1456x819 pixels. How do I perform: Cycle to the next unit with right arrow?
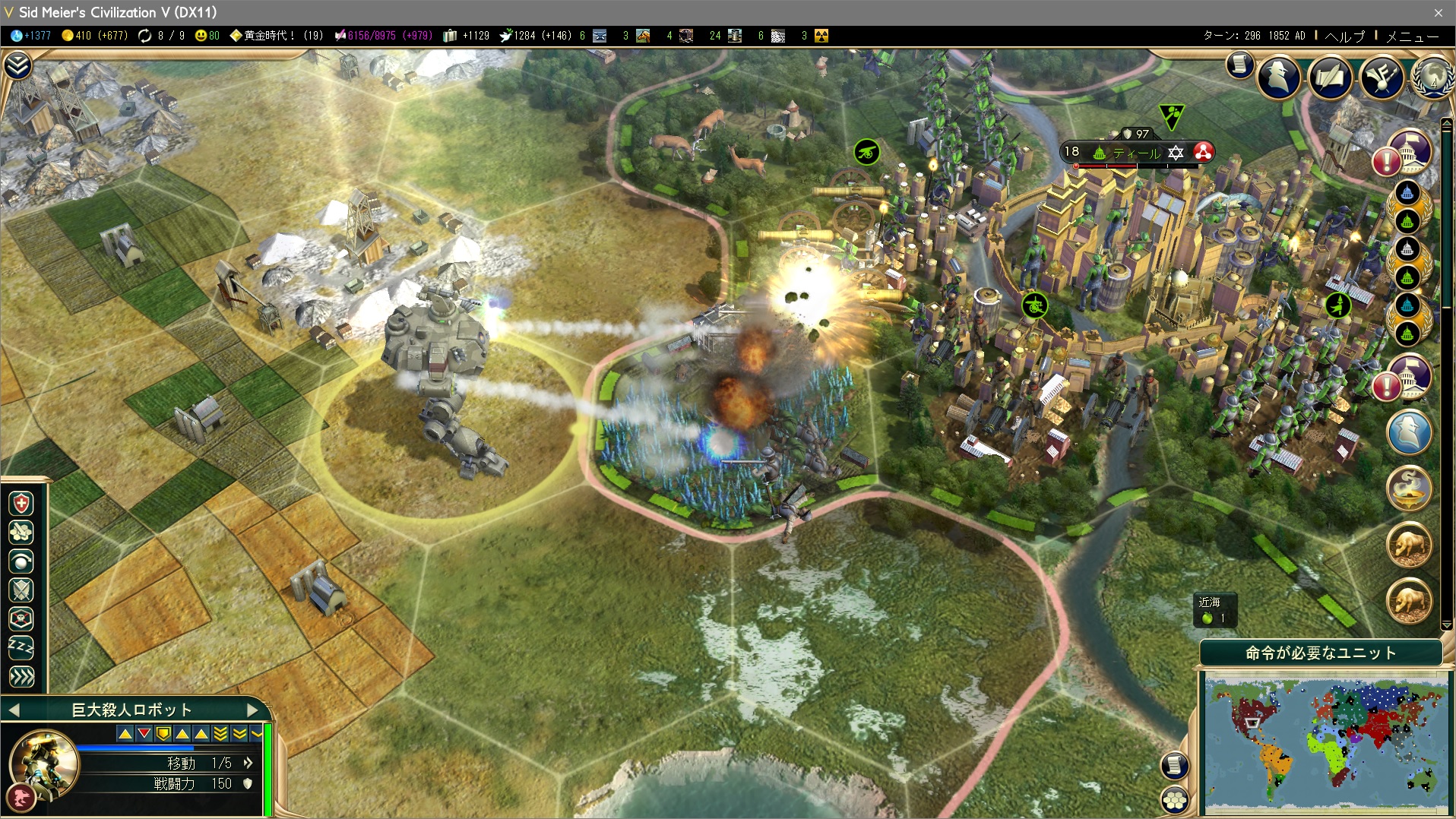[x=253, y=710]
